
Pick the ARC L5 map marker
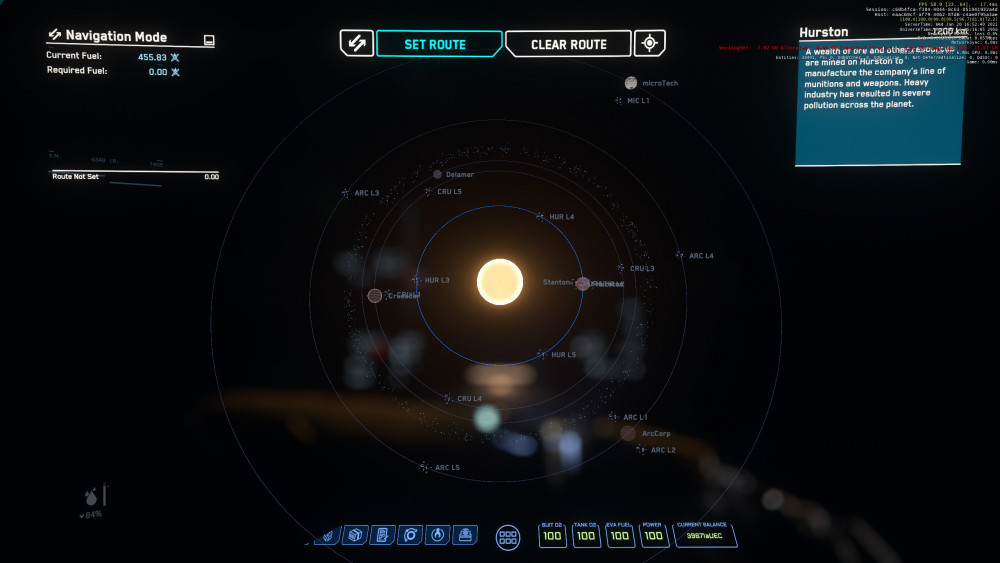pyautogui.click(x=425, y=467)
